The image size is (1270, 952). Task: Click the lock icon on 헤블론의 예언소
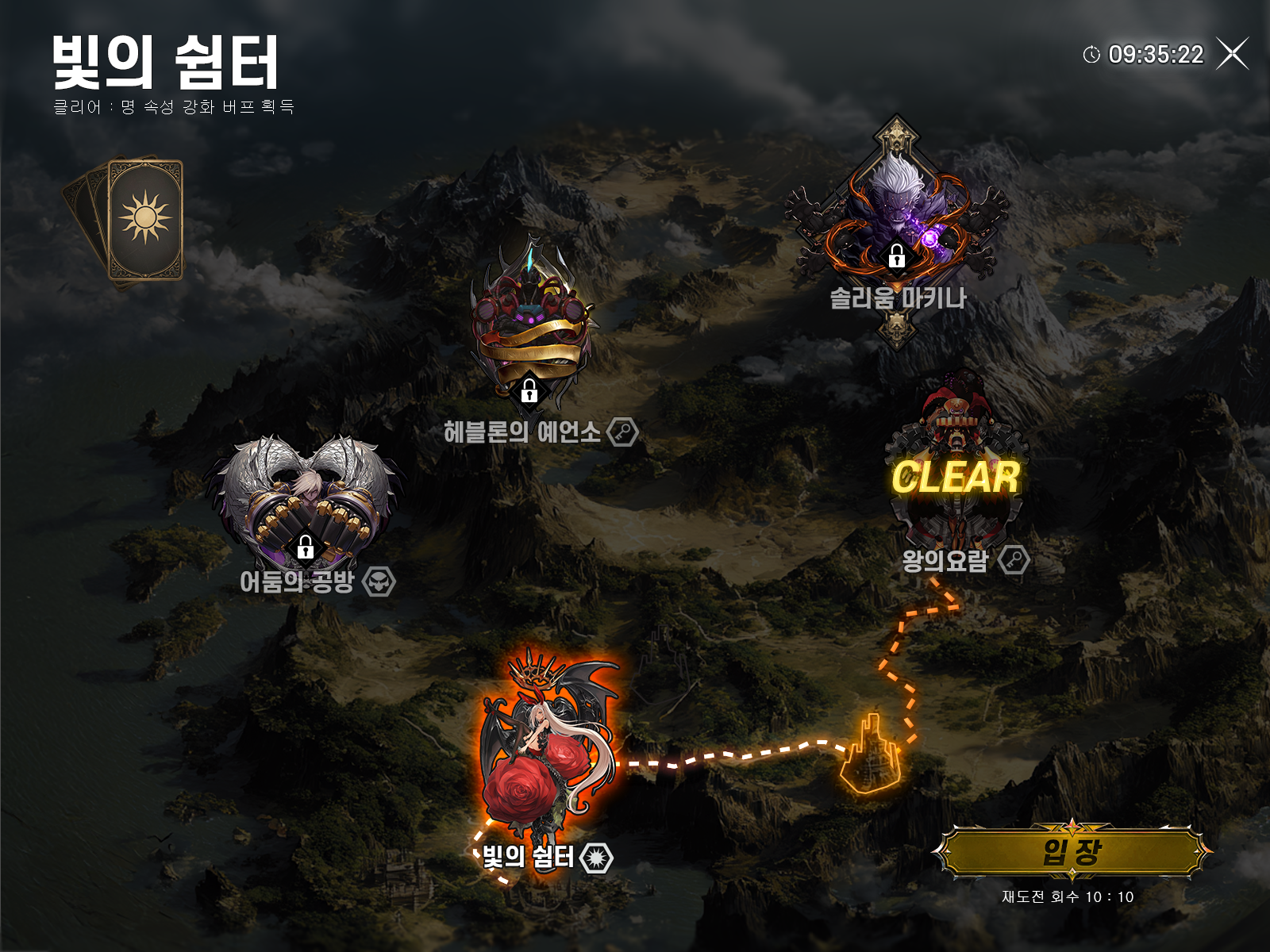click(x=530, y=392)
